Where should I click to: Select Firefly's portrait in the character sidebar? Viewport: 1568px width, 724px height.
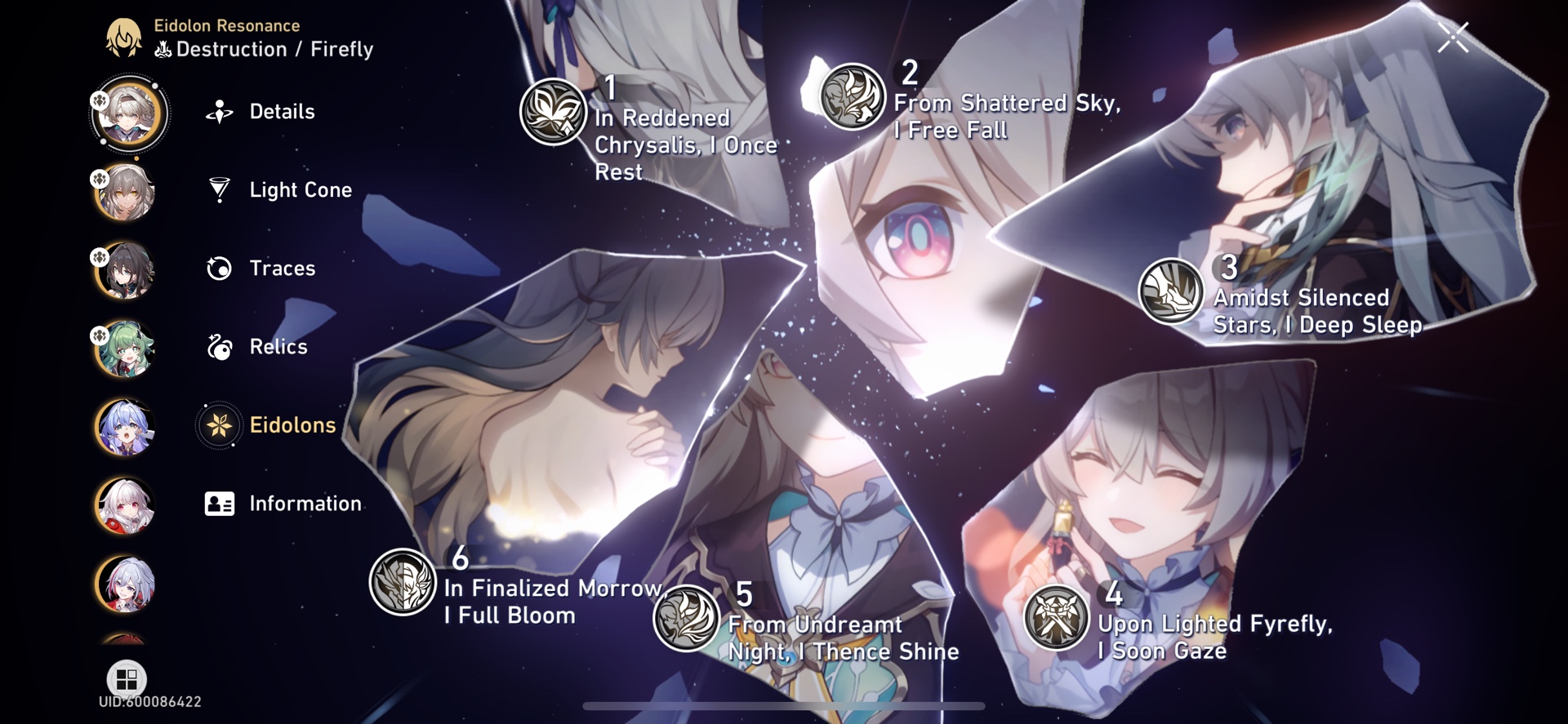click(x=127, y=114)
